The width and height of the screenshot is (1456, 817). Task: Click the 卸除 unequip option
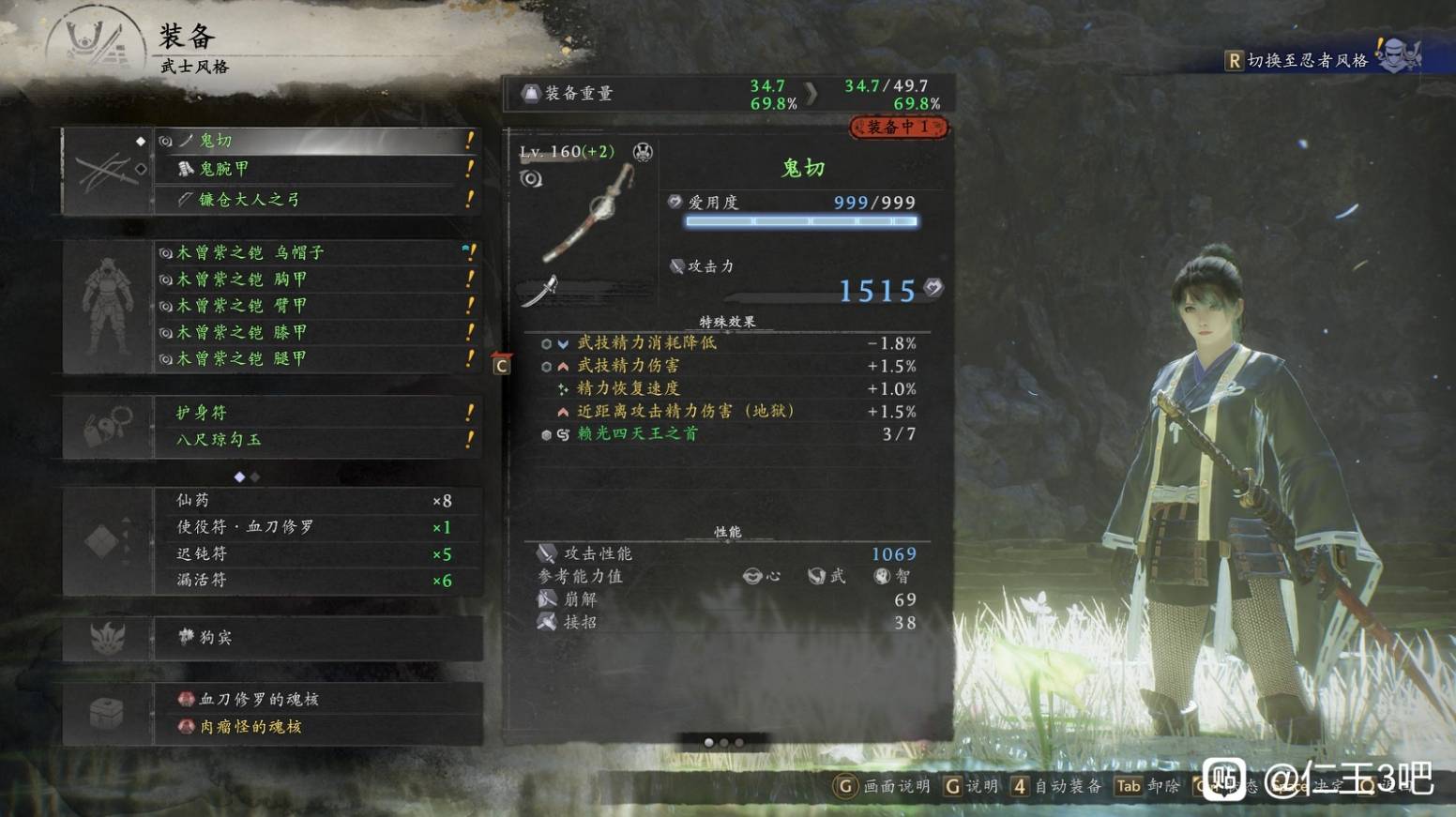1147,786
